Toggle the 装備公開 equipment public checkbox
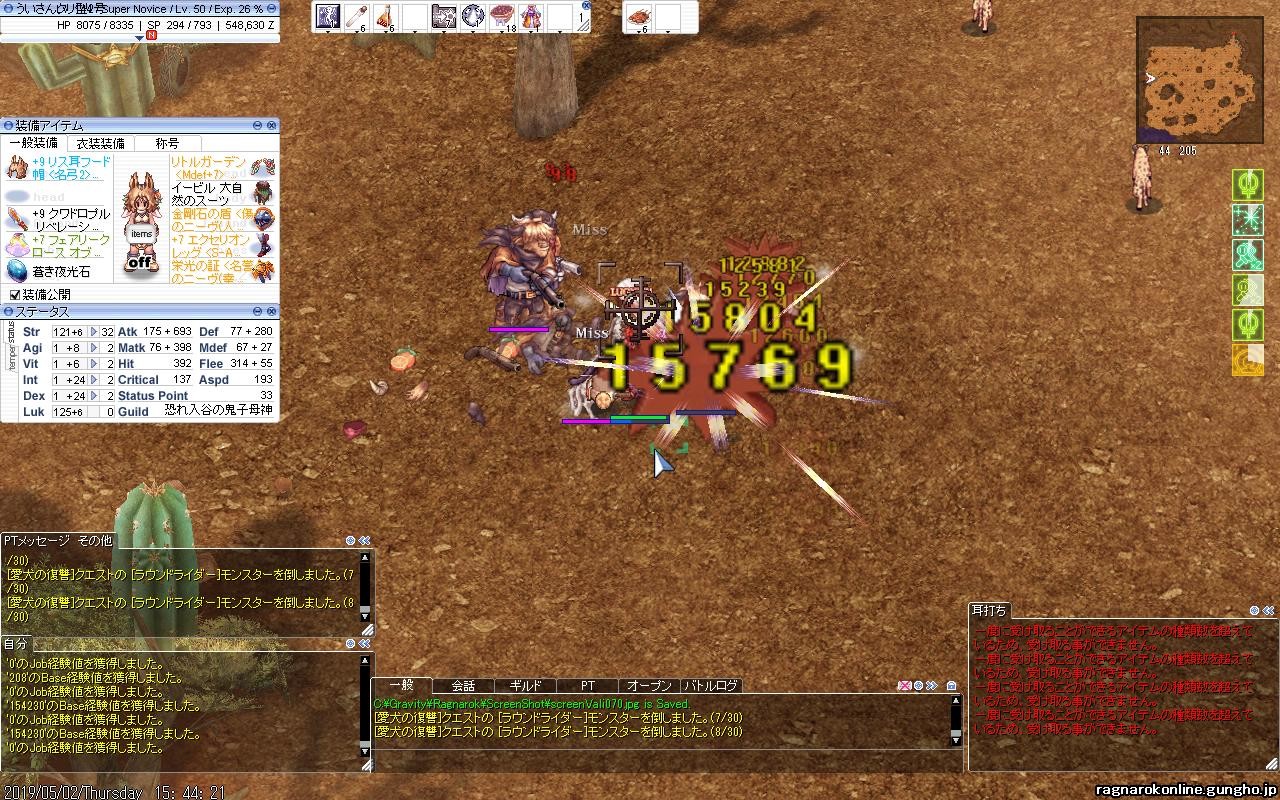 point(15,295)
